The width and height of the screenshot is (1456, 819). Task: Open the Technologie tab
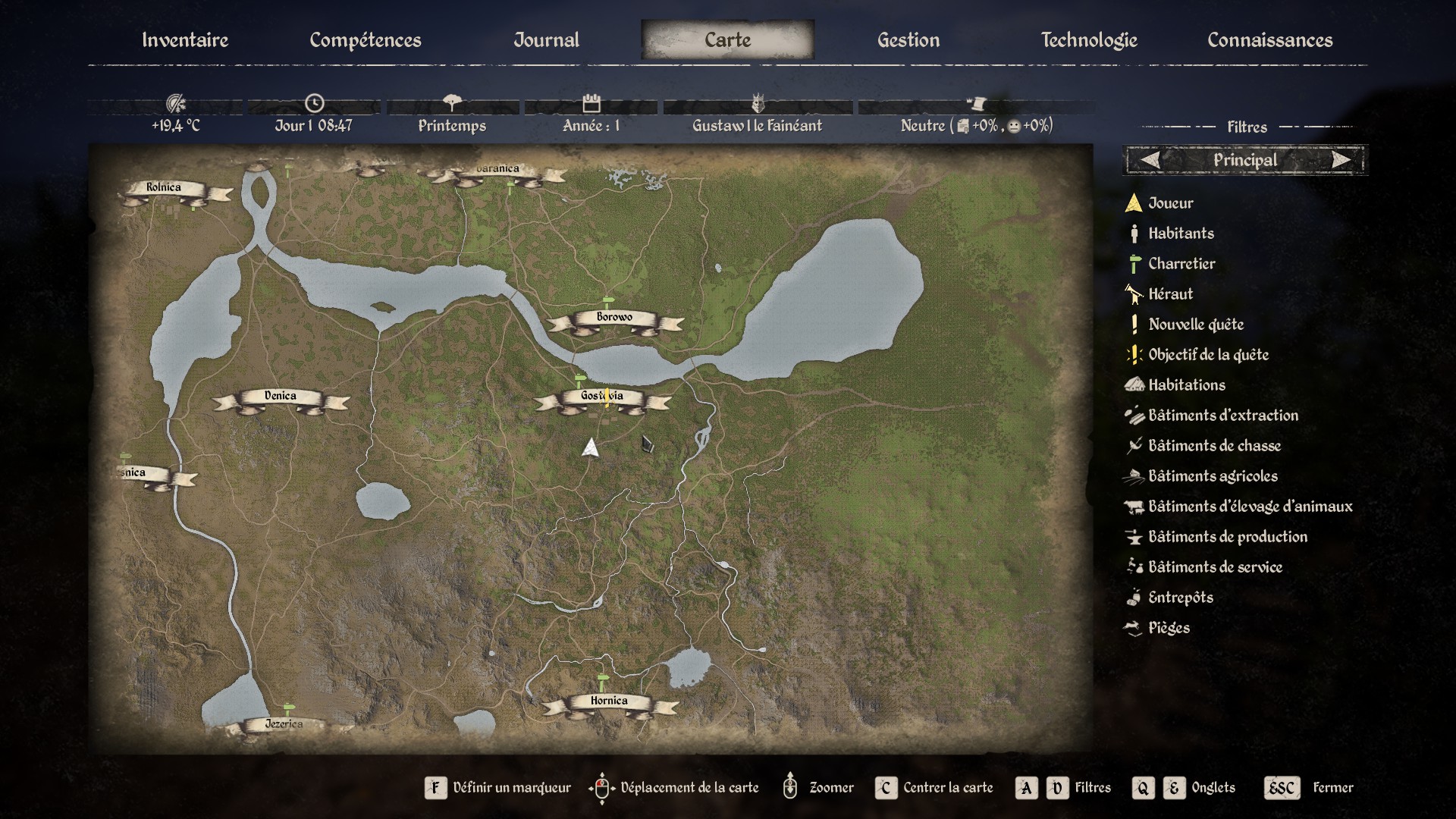coord(1088,40)
